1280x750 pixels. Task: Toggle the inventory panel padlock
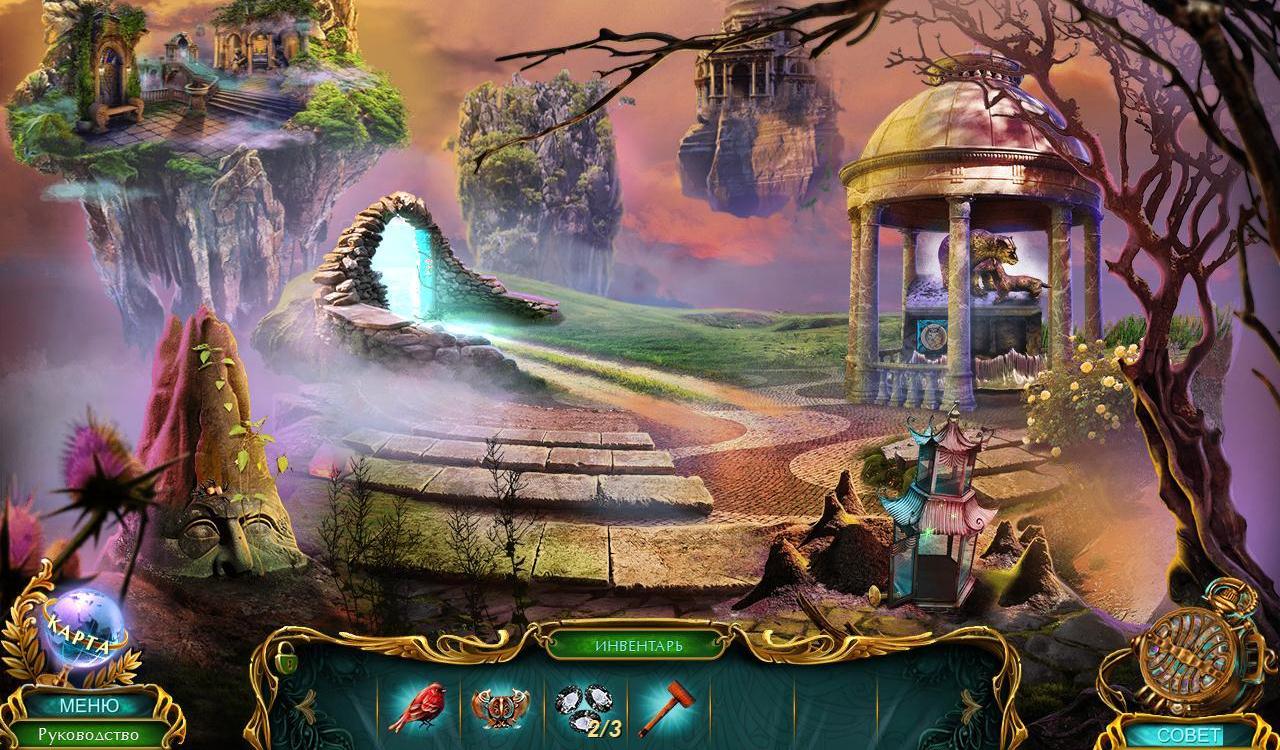(288, 660)
